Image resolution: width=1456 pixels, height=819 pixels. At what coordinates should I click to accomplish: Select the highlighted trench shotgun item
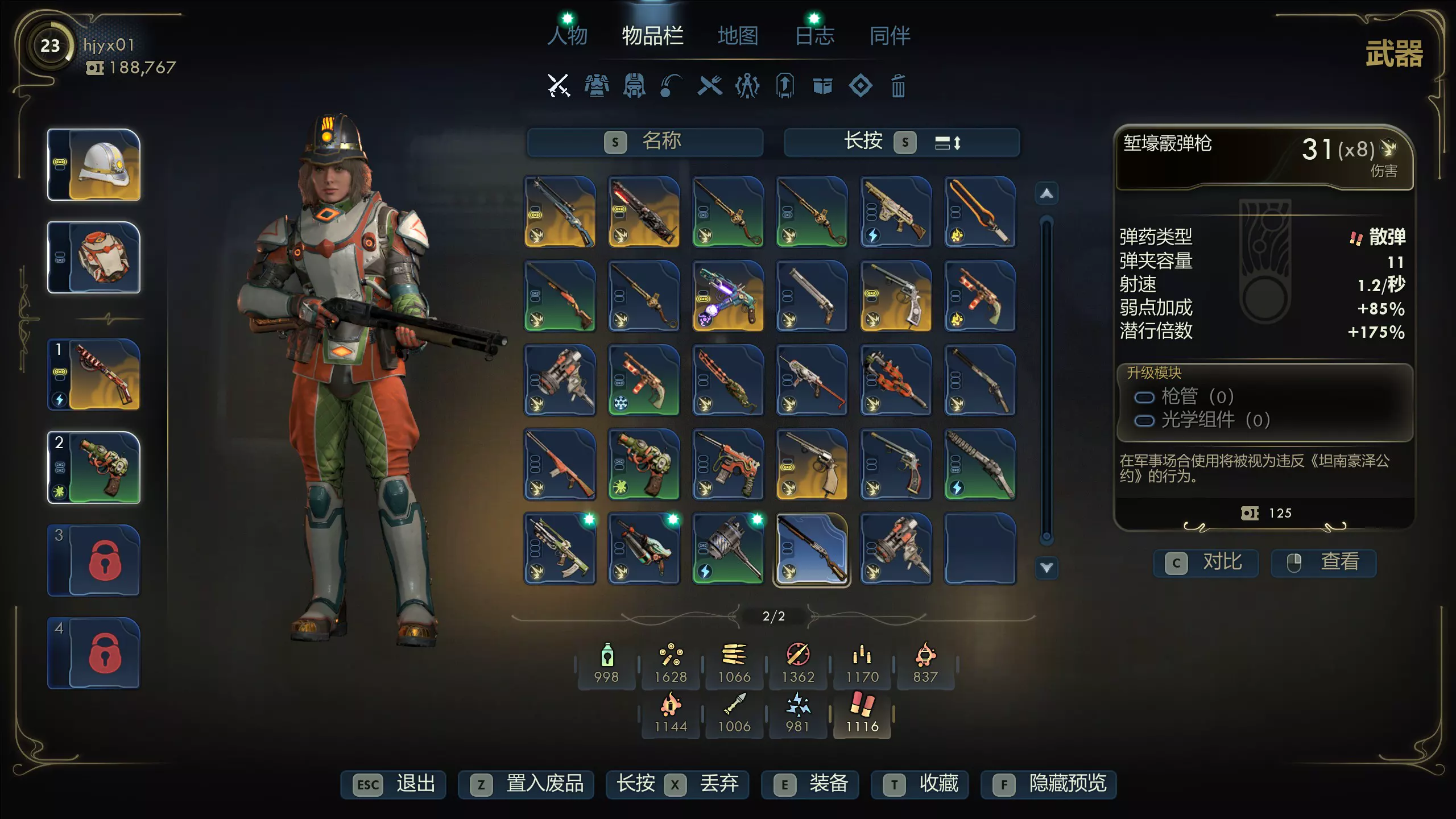(x=812, y=549)
